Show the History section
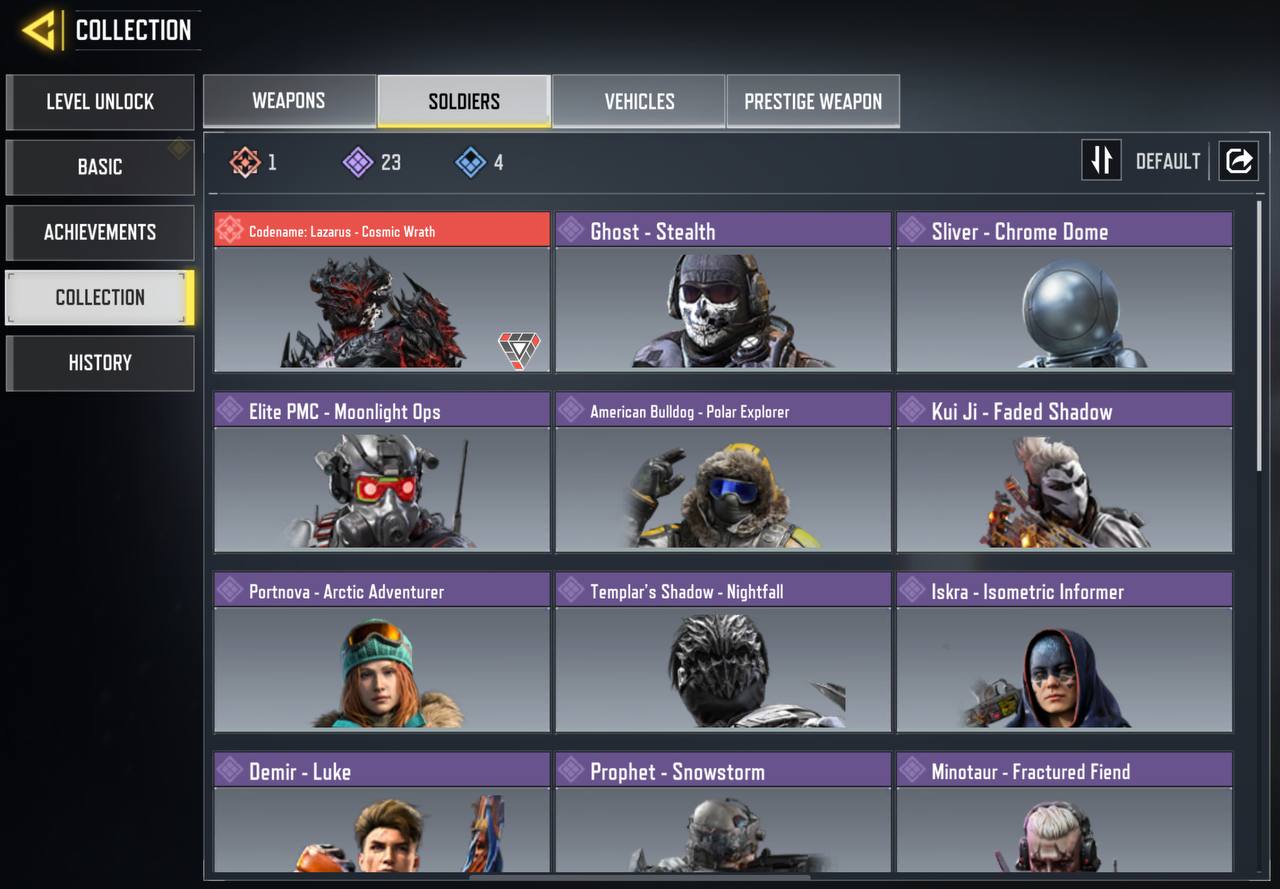 click(100, 363)
